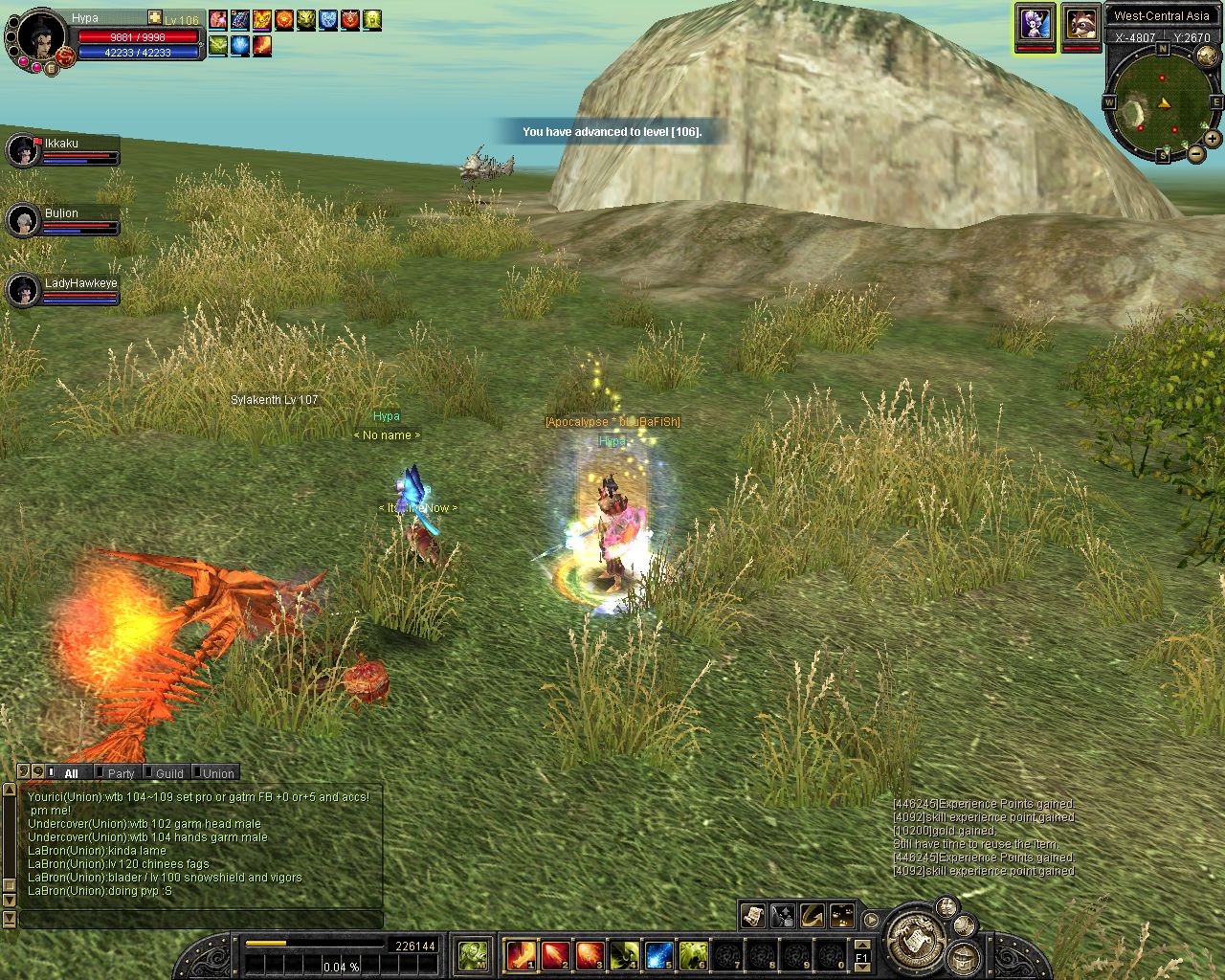This screenshot has width=1225, height=980.
Task: Select the fairy pet portrait
Action: 1036,23
